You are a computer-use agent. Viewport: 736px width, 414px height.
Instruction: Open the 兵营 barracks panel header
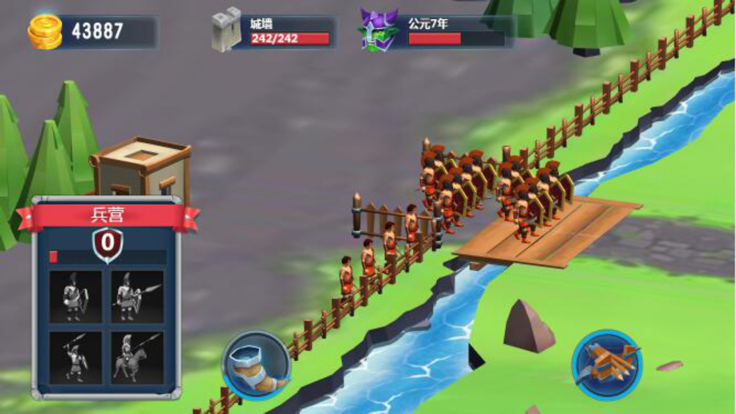coord(106,216)
